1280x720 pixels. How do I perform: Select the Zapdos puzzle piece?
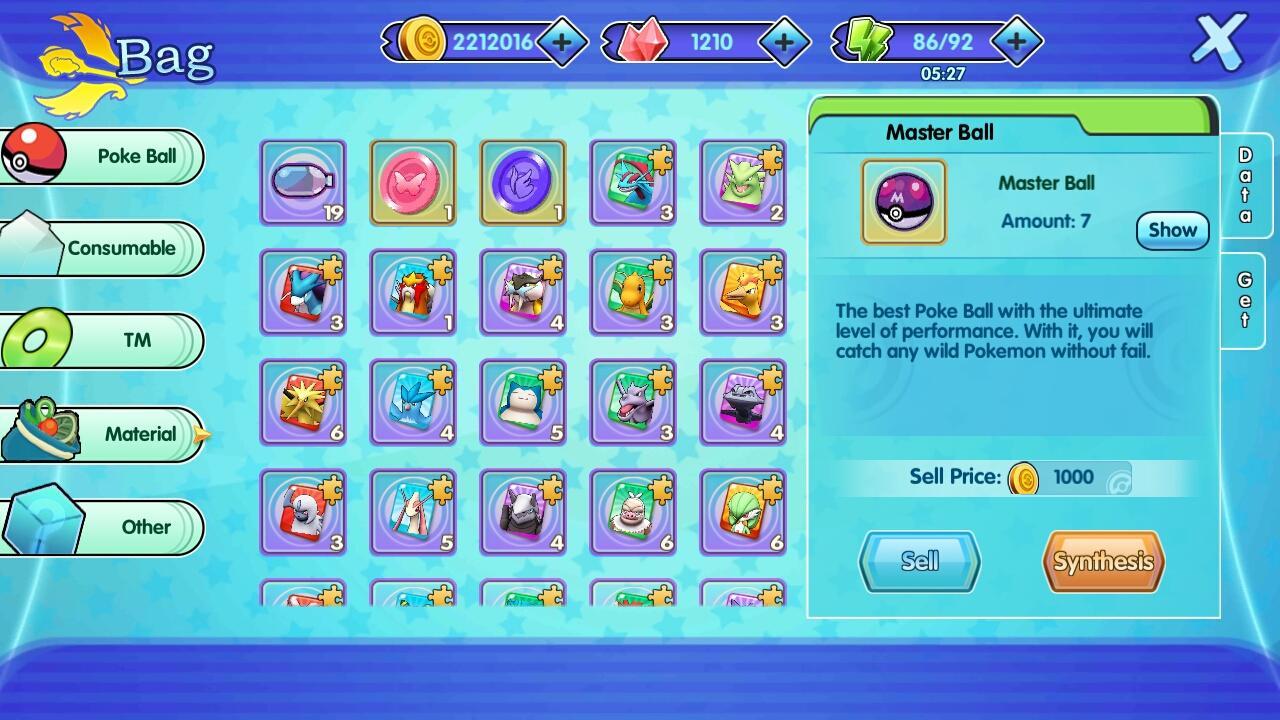click(303, 403)
